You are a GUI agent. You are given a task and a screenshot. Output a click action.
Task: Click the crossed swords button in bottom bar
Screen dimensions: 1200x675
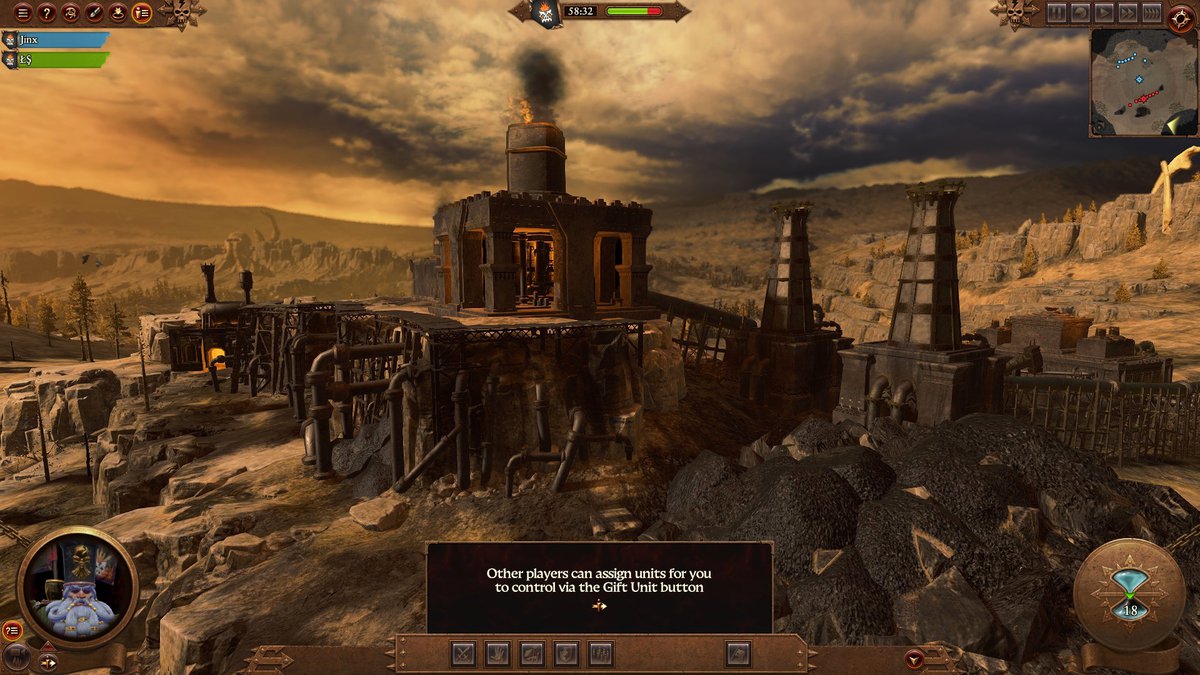pos(463,654)
